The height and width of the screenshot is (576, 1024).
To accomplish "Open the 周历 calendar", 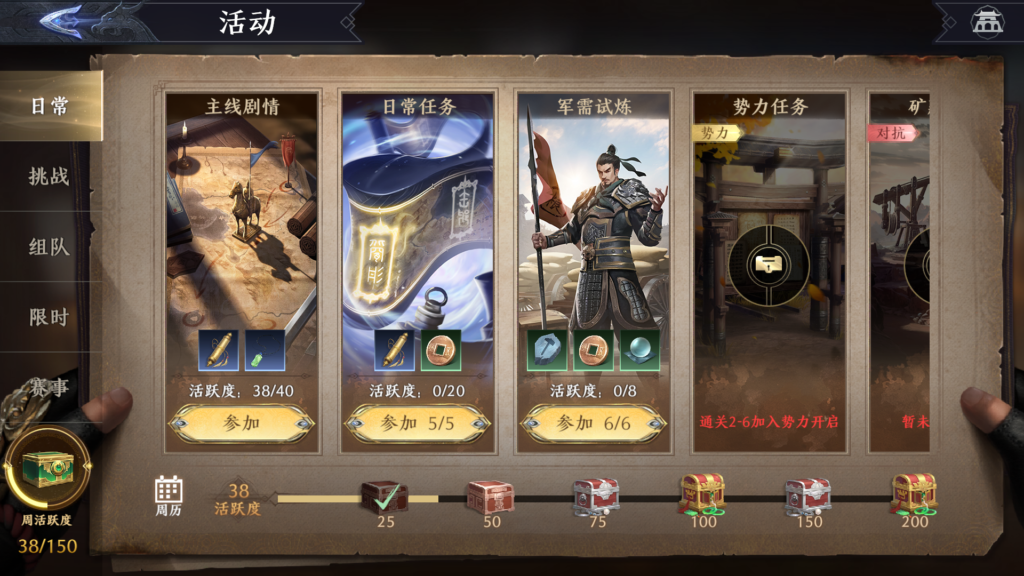I will coord(168,495).
